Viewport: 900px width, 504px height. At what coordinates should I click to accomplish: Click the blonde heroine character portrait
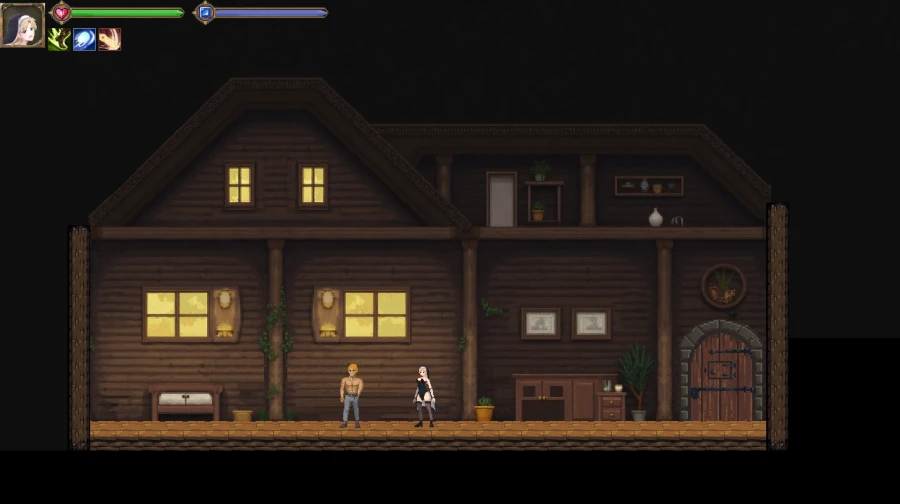22,25
